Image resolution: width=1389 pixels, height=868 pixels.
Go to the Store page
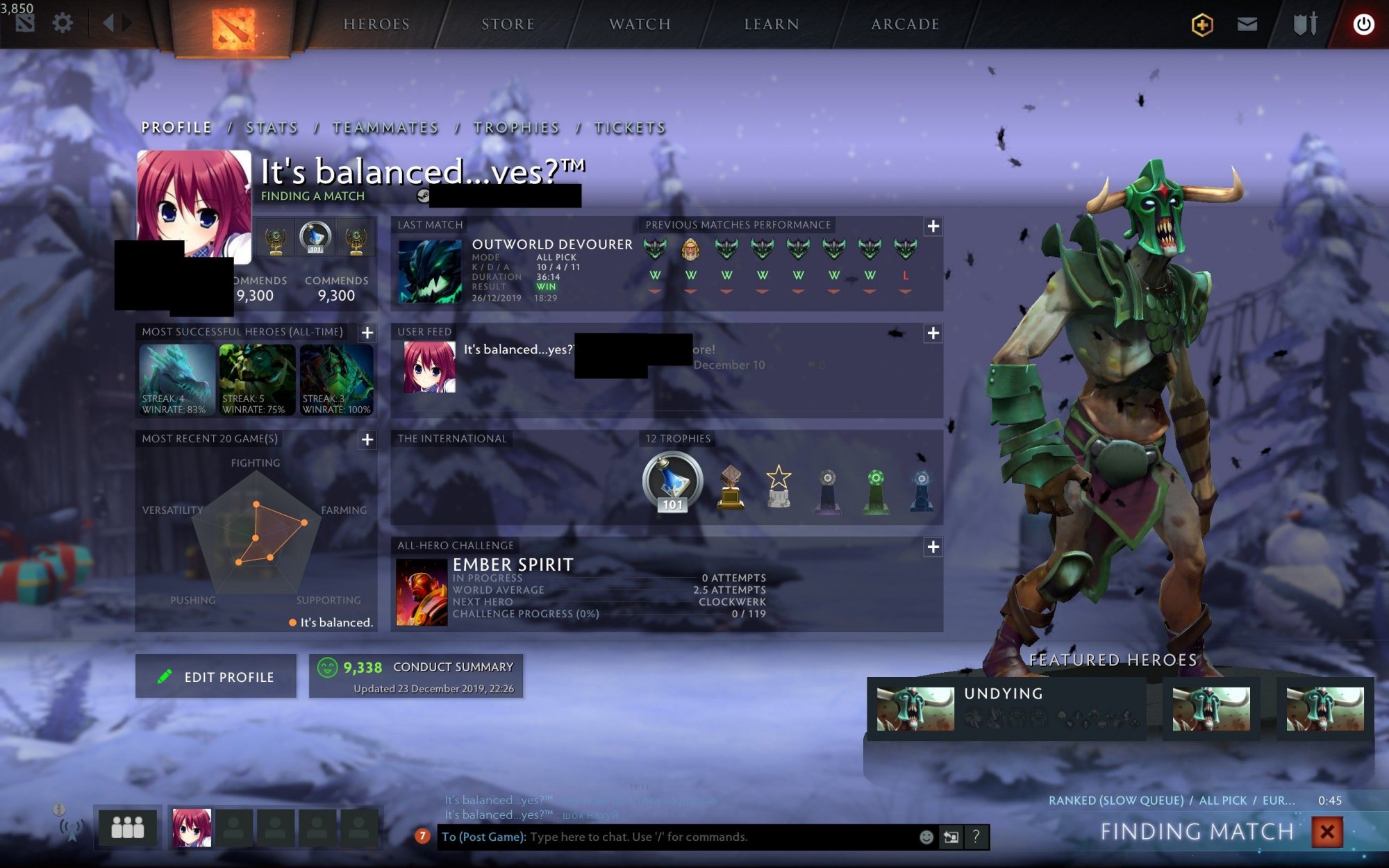pyautogui.click(x=508, y=24)
